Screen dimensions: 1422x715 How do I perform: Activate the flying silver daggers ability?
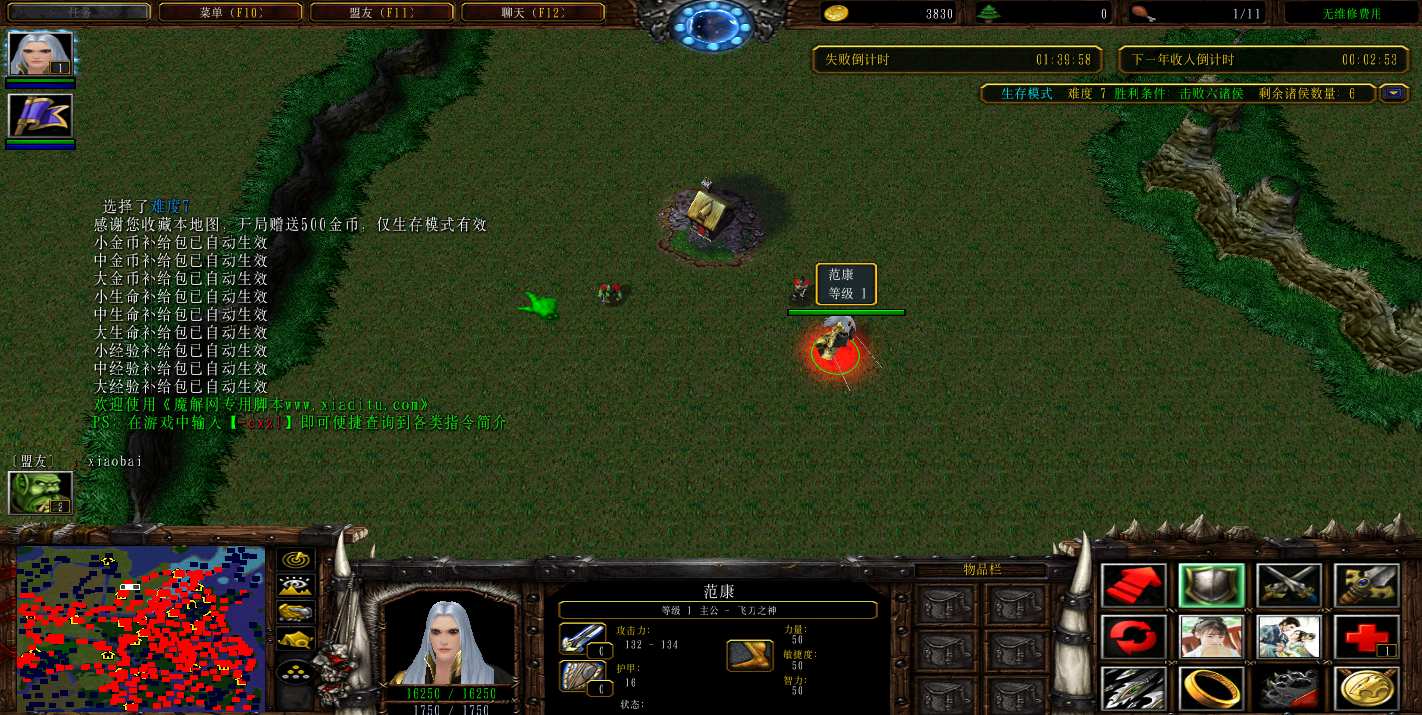pos(1134,688)
